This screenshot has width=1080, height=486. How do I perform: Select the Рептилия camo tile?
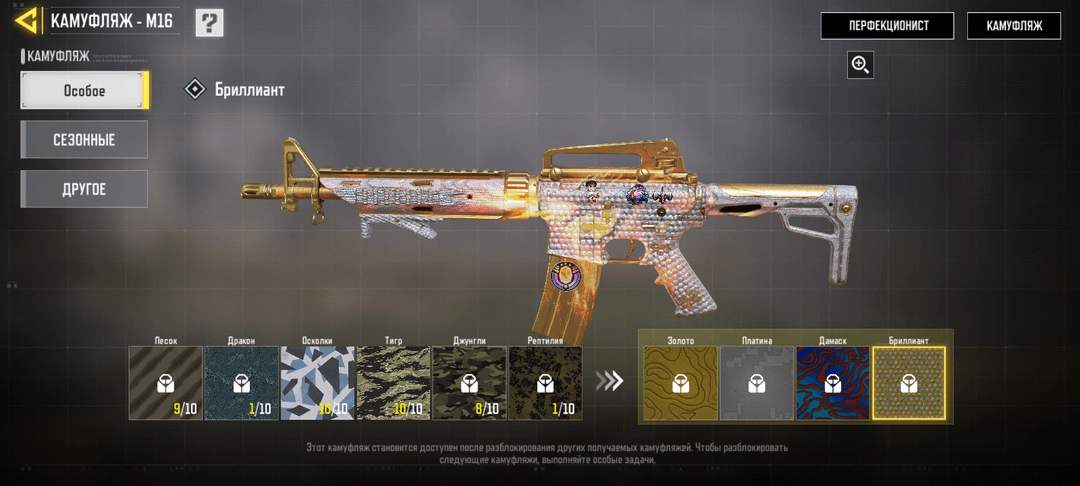545,383
